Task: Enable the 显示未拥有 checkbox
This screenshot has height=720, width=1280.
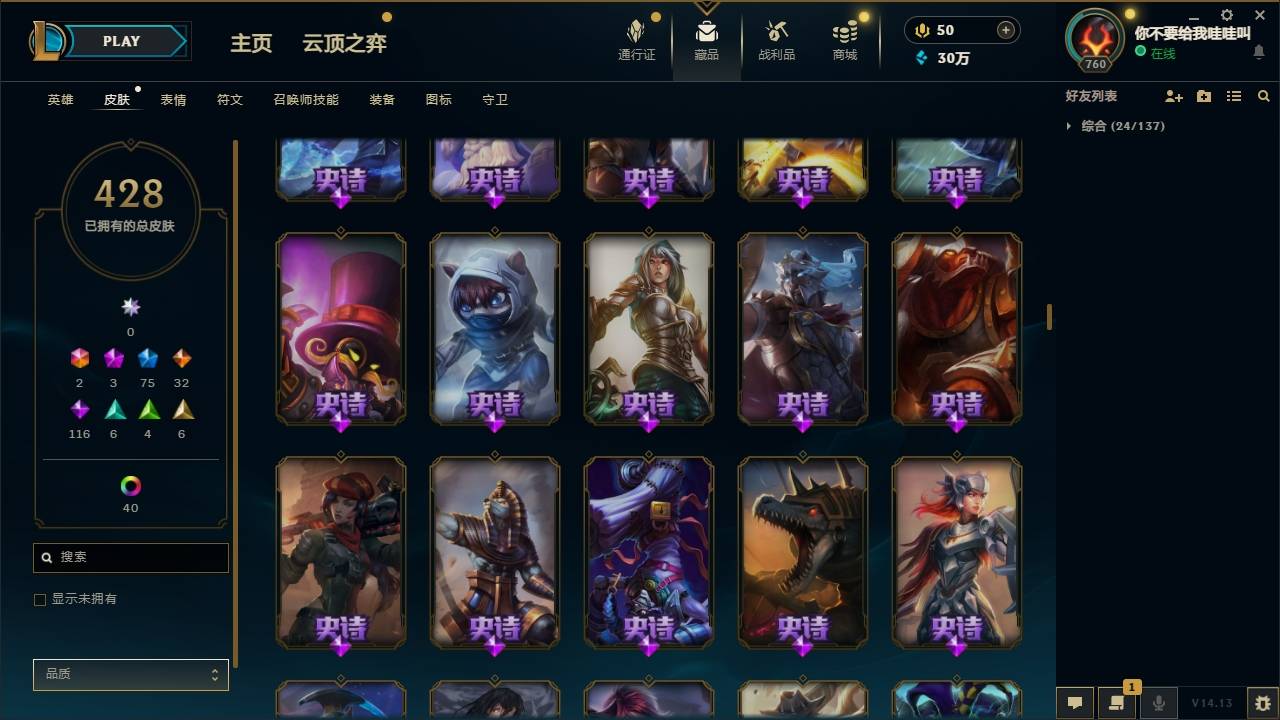Action: 40,599
